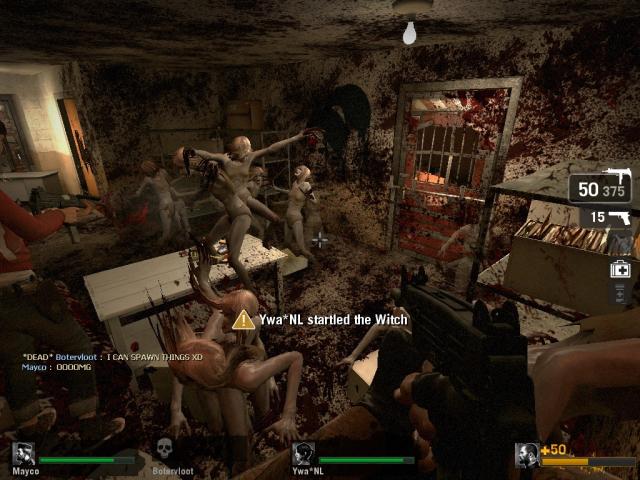Screen dimensions: 640x480
Task: Click the Witch startled warning icon
Action: (243, 320)
